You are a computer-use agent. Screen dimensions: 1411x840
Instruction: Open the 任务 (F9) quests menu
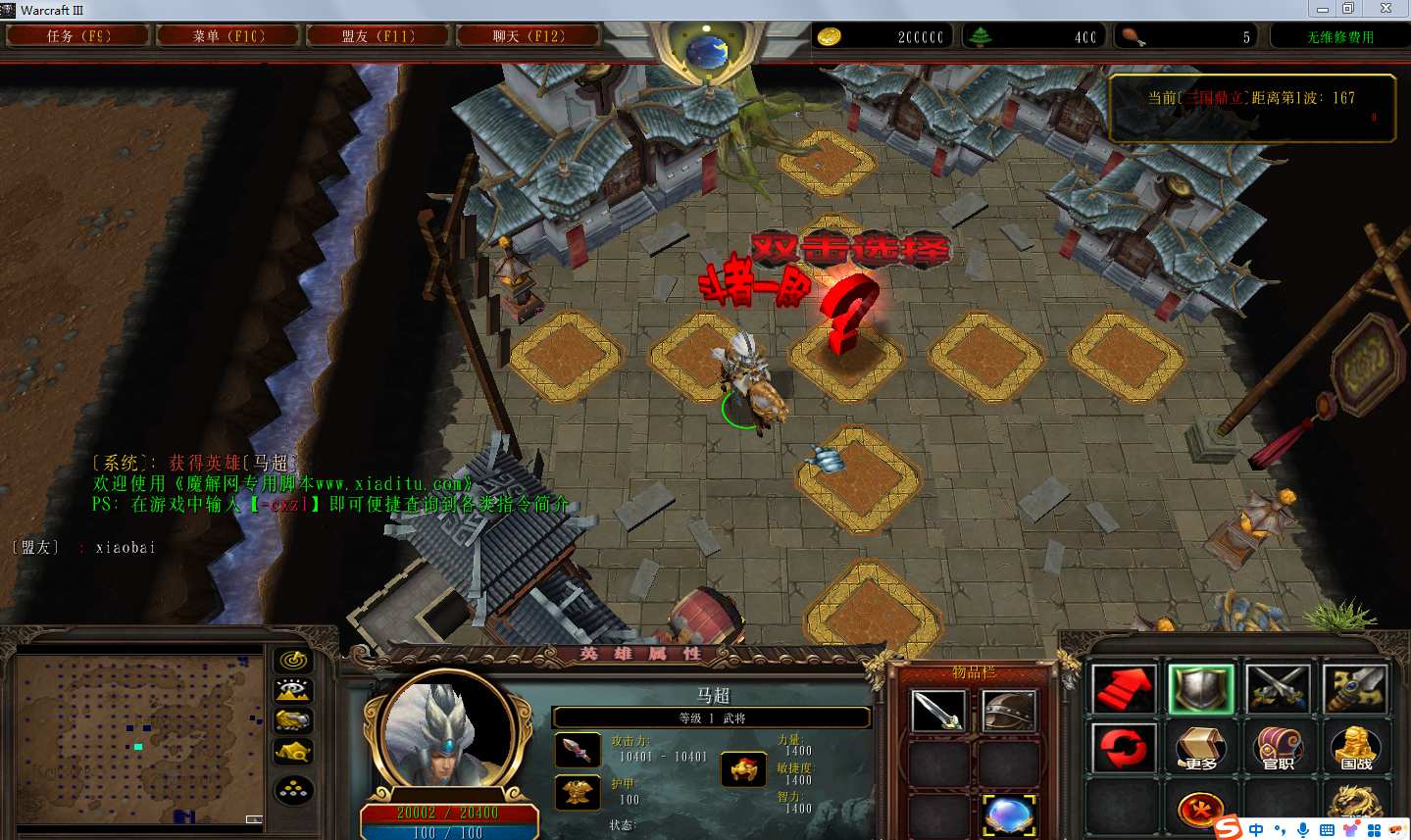[78, 36]
